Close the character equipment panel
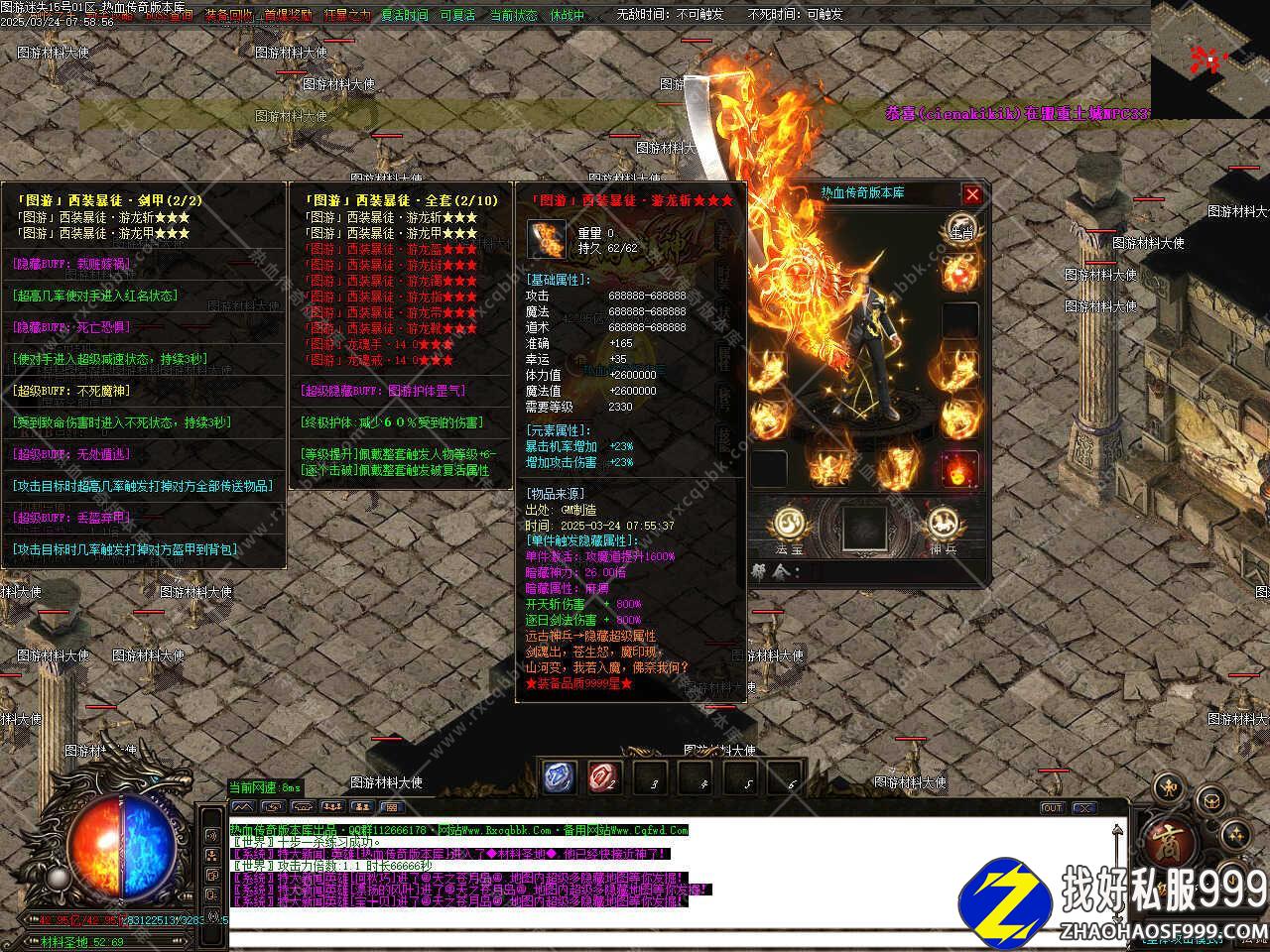The width and height of the screenshot is (1270, 952). [x=972, y=194]
